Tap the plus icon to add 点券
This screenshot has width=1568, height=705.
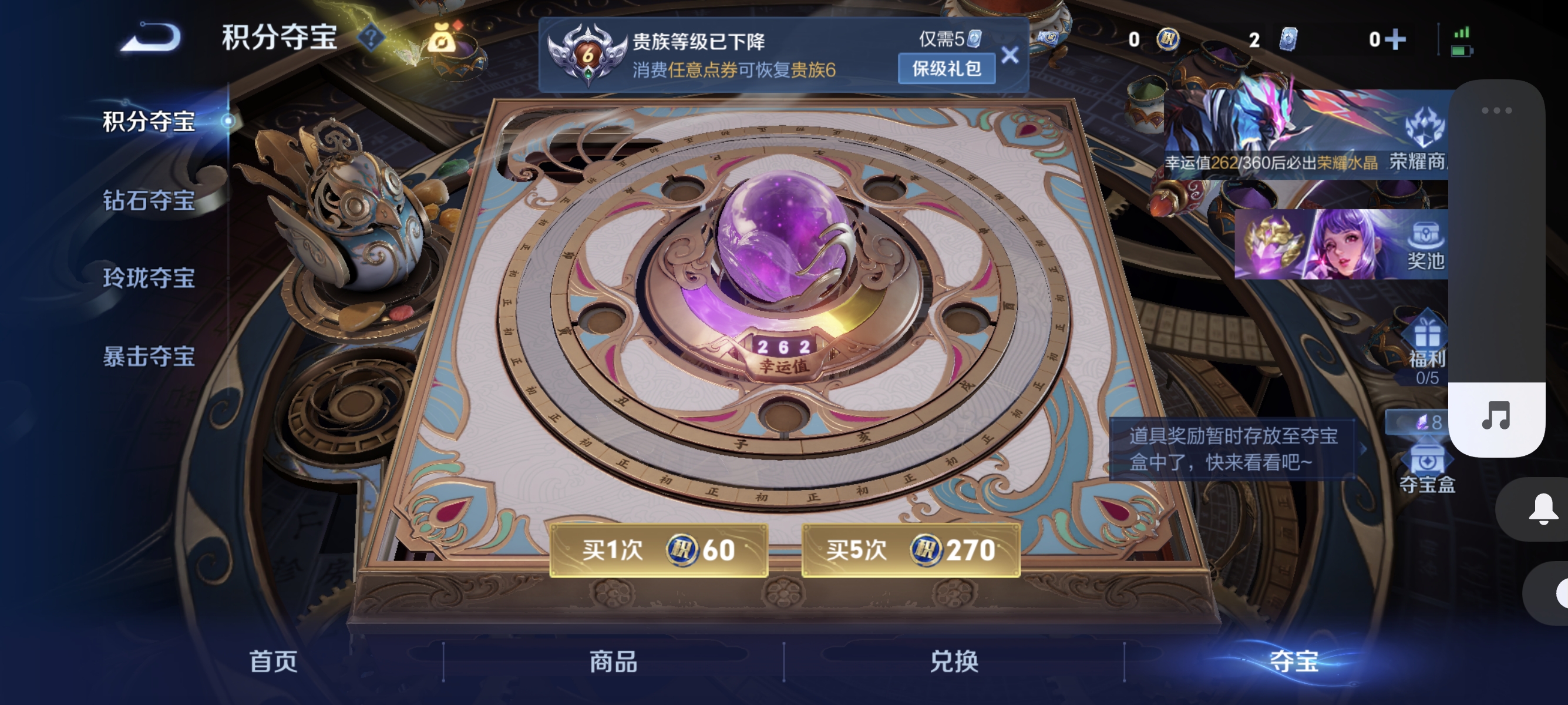click(1395, 38)
